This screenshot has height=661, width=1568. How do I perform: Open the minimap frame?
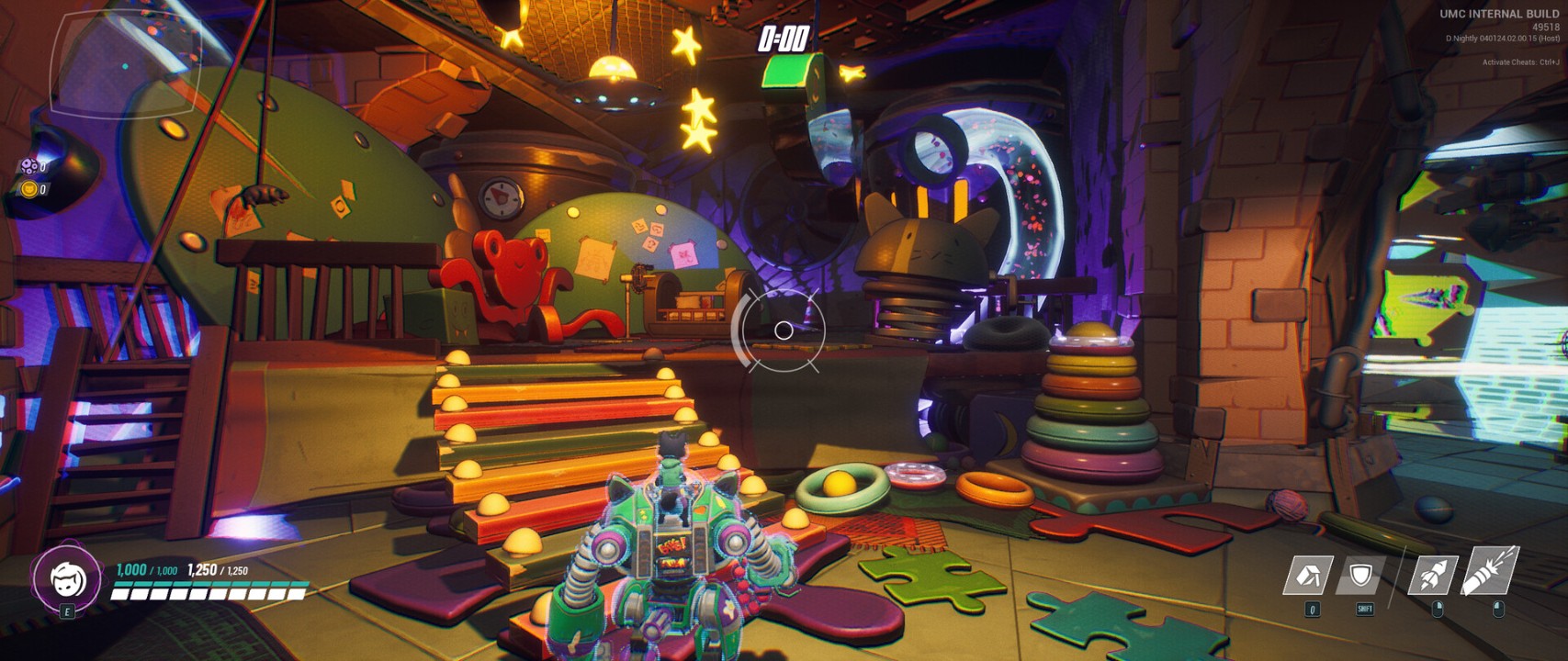[x=126, y=62]
